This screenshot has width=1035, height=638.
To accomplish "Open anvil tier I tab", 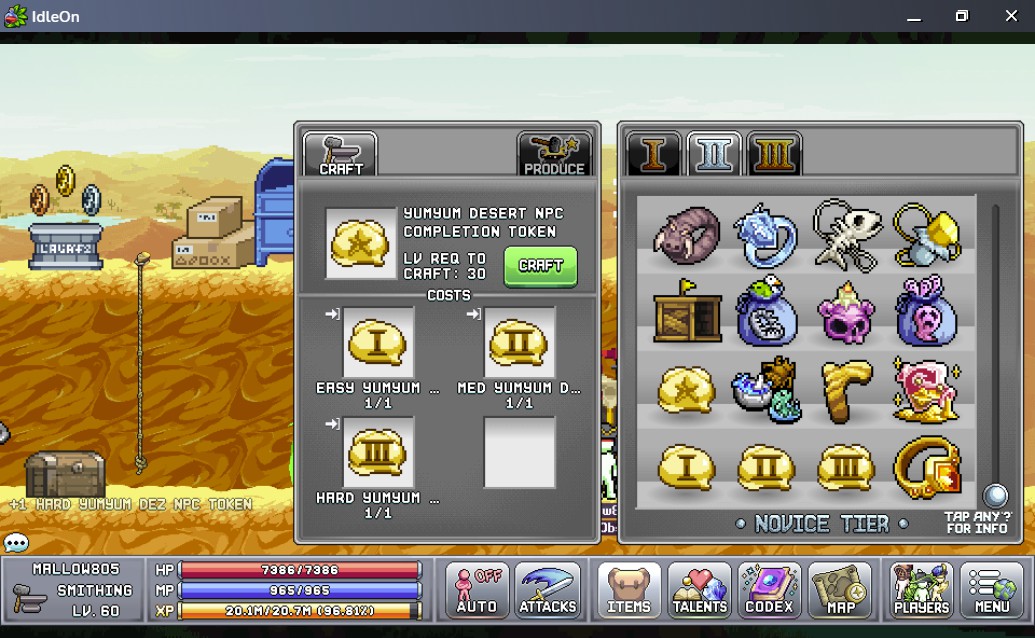I will (654, 155).
